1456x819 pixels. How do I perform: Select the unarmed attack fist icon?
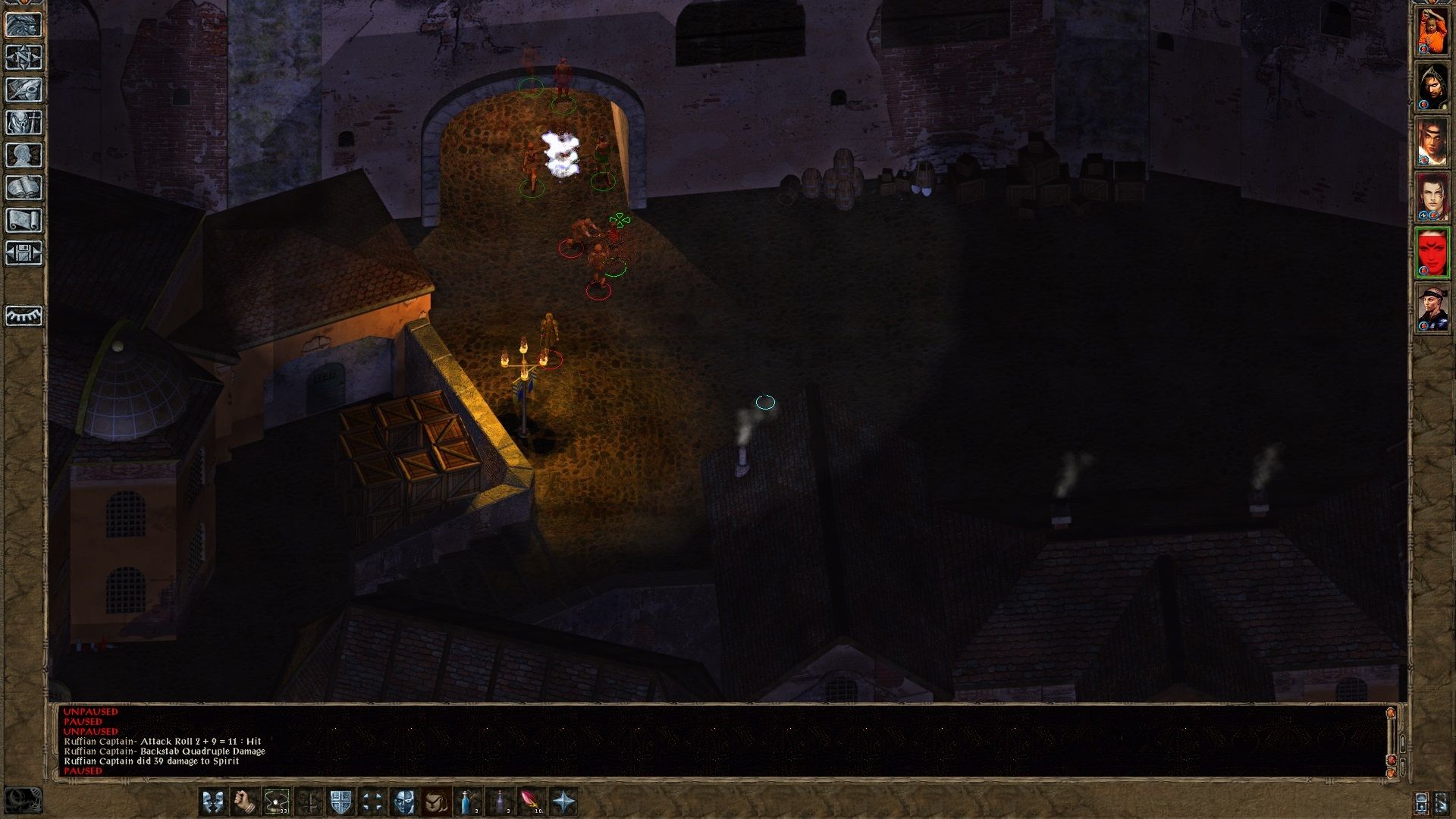(x=244, y=802)
